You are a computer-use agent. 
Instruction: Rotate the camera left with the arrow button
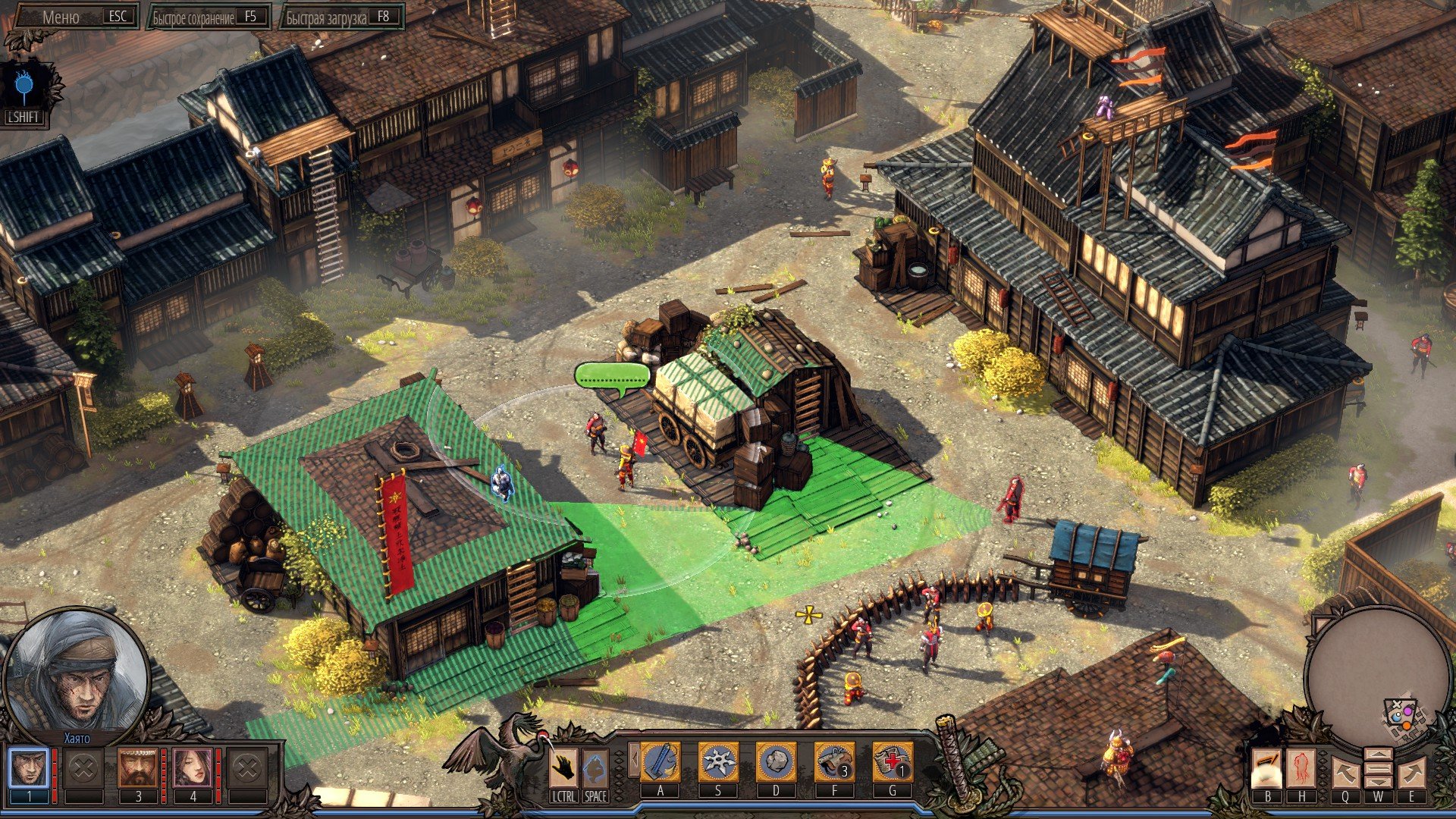click(1345, 773)
